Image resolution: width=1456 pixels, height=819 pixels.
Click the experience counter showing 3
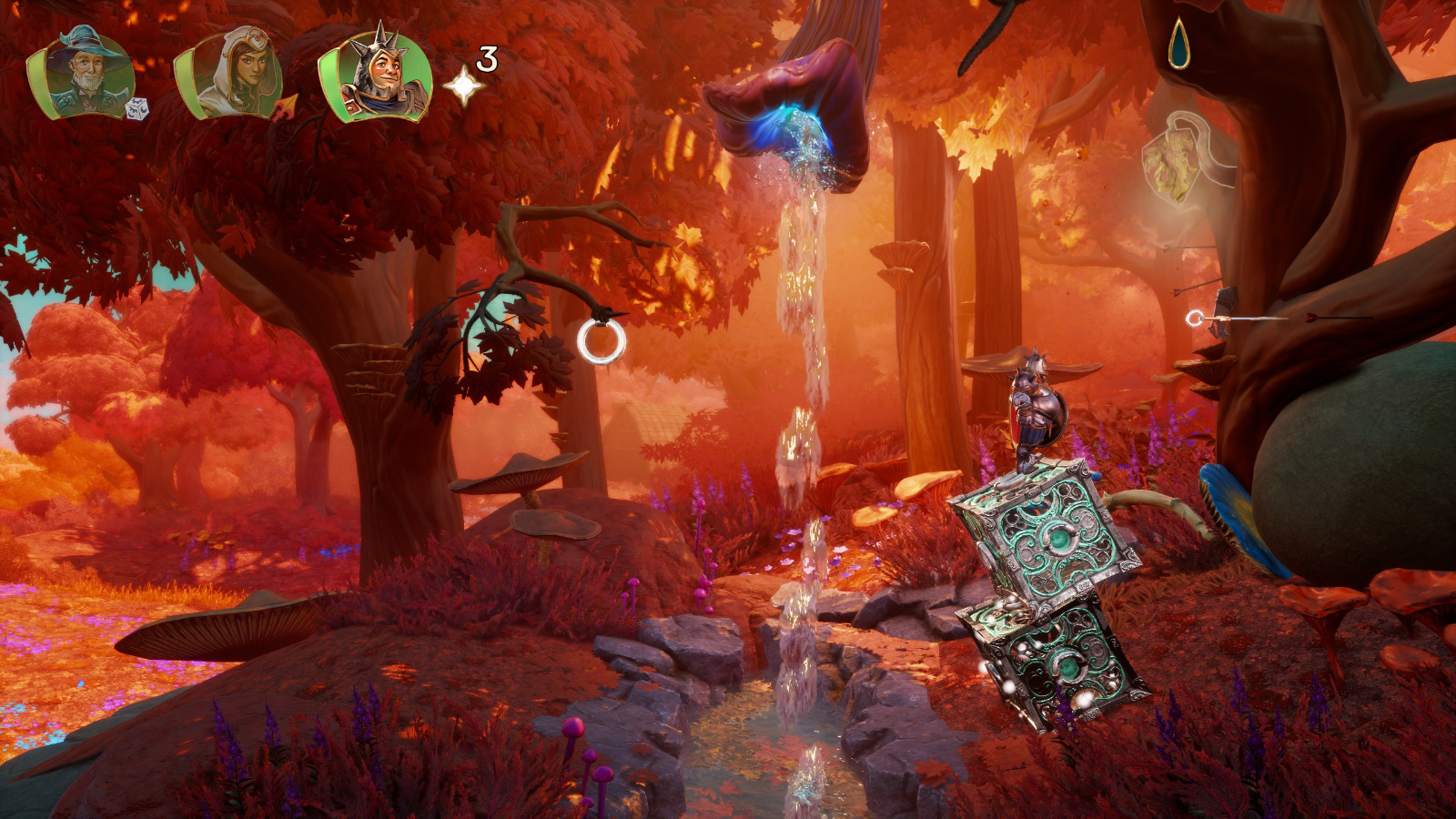coord(485,59)
